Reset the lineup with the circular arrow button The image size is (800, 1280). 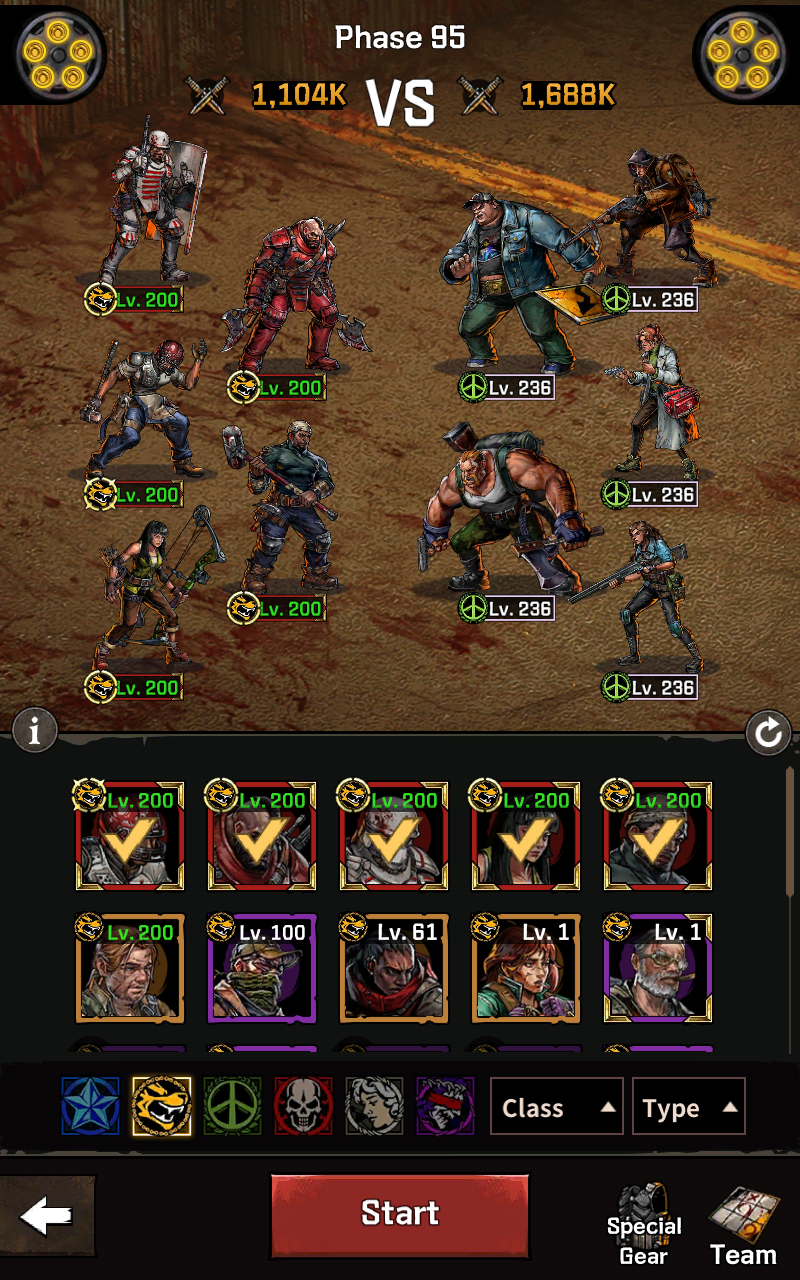(768, 735)
